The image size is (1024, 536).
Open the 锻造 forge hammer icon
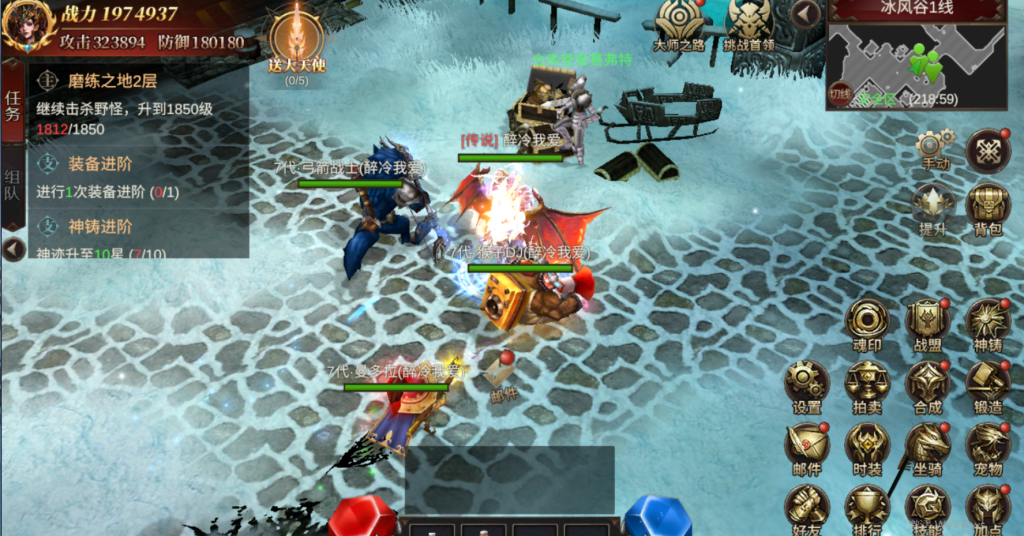point(988,385)
